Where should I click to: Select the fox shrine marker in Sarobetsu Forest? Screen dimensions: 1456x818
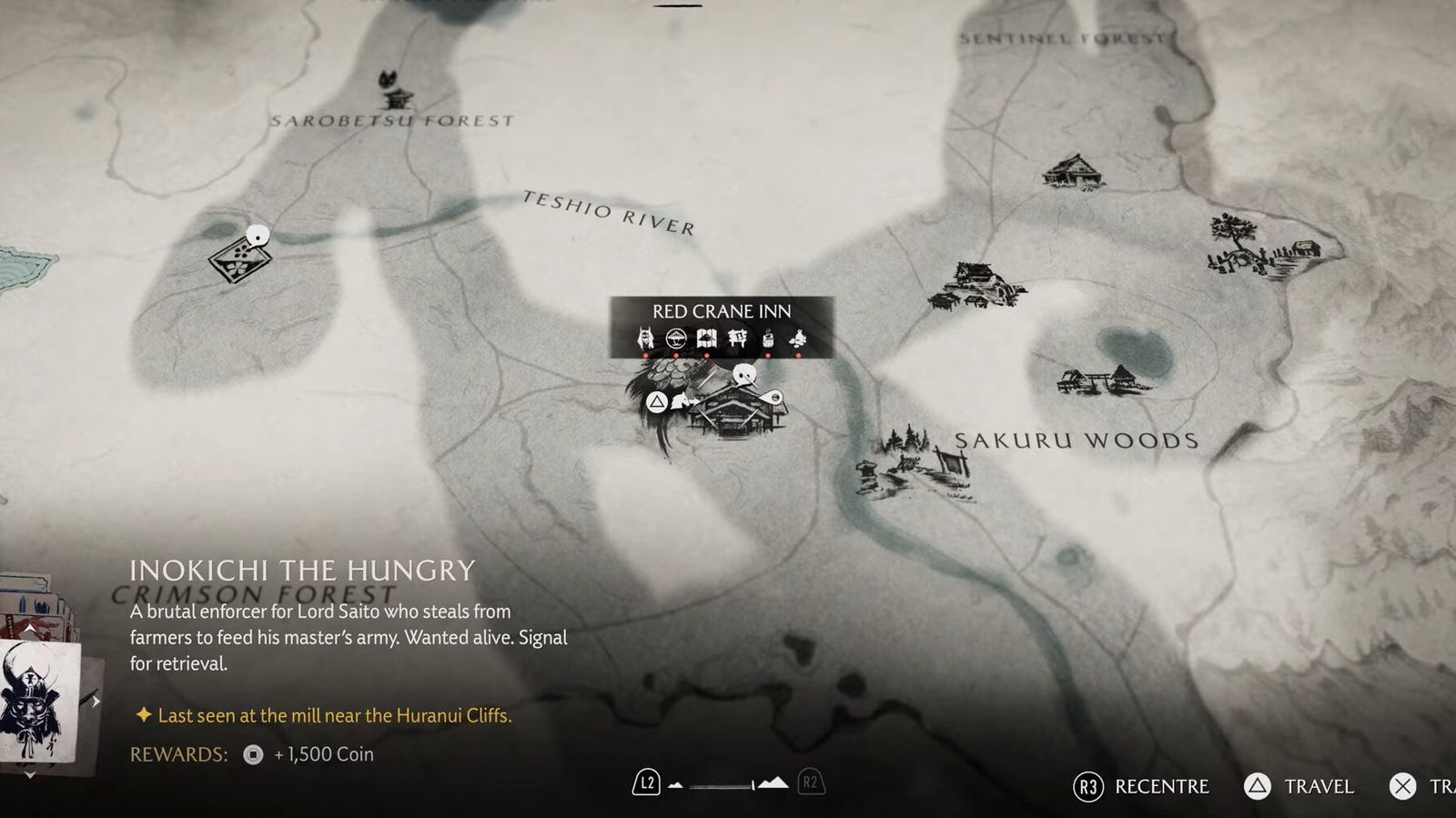[396, 89]
